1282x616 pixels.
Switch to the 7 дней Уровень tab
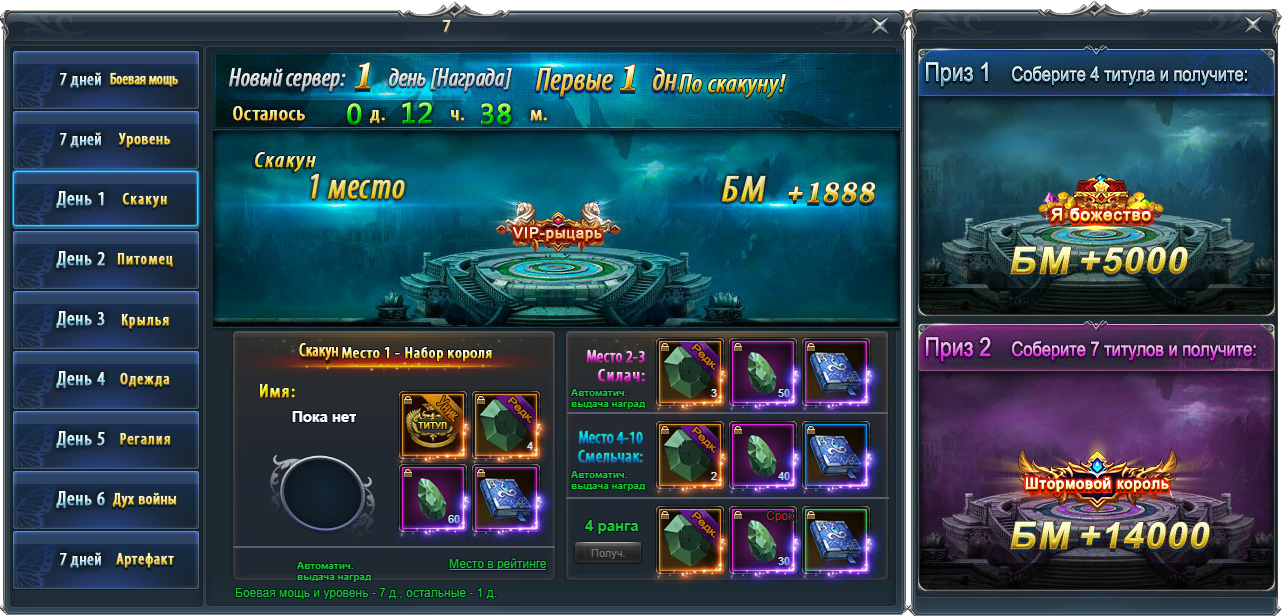pos(105,140)
